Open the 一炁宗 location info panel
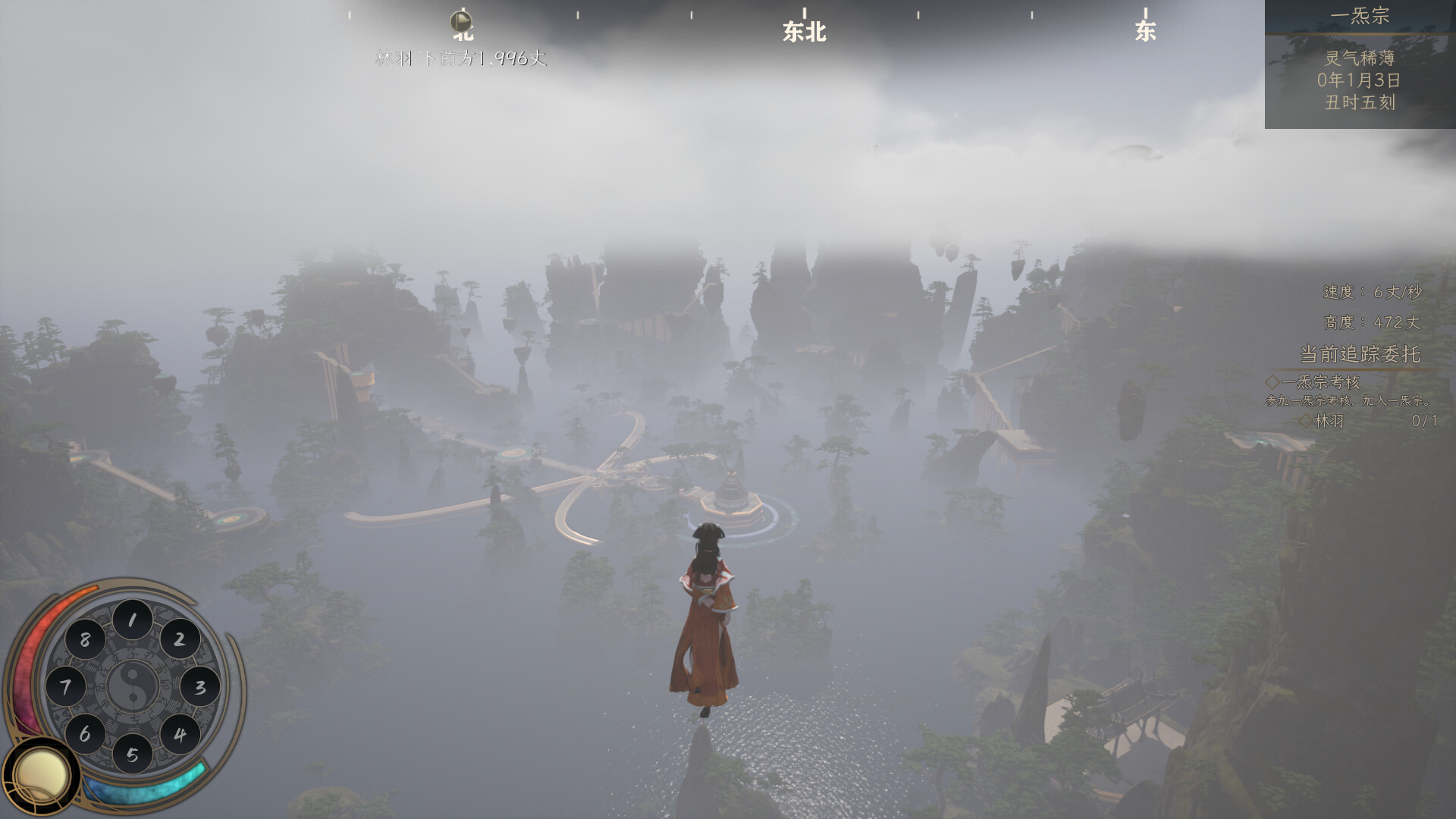Image resolution: width=1456 pixels, height=819 pixels. [1360, 64]
